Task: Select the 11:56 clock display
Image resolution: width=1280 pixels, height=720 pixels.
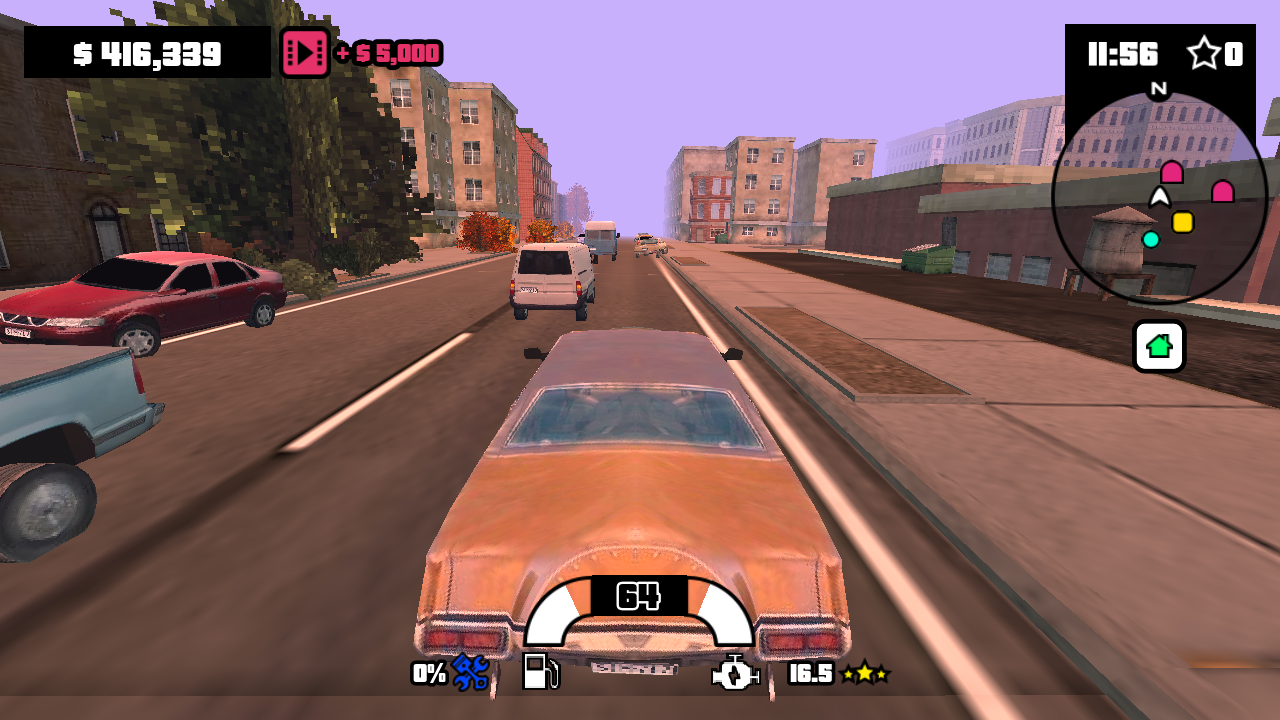Action: point(1123,55)
